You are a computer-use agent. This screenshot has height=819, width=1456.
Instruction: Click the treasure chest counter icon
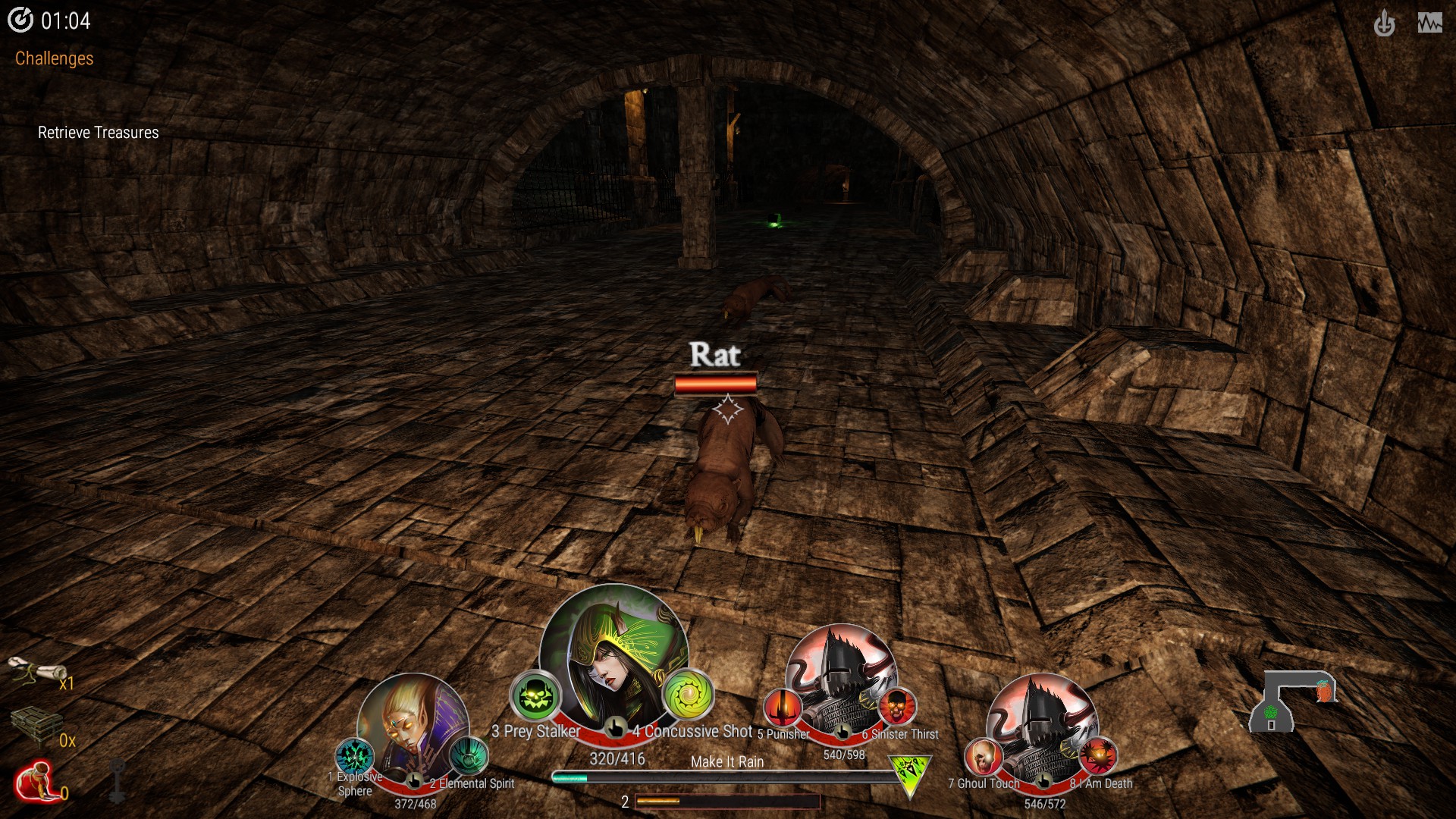click(x=36, y=726)
